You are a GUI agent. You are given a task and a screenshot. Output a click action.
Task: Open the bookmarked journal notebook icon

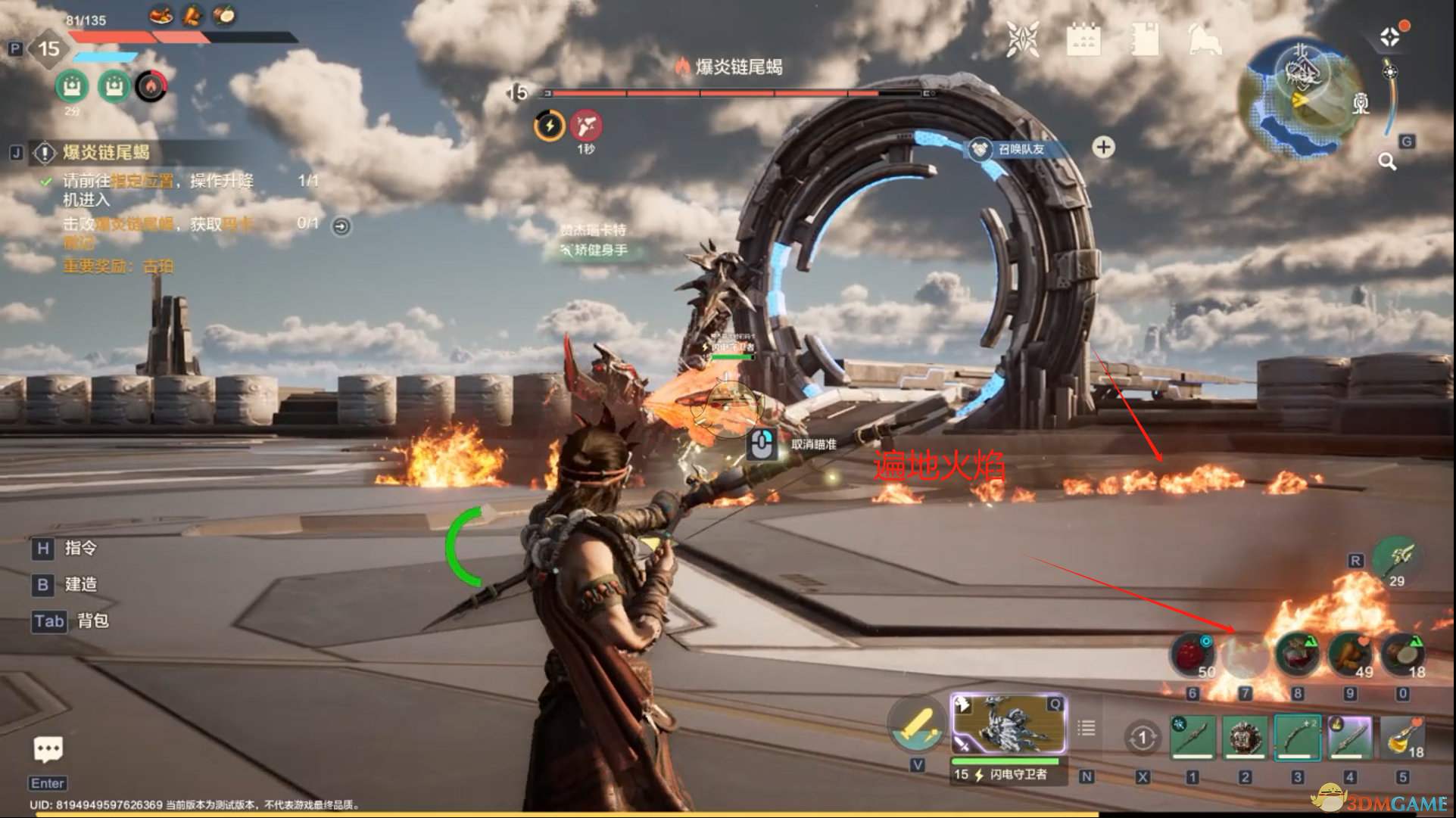pyautogui.click(x=1144, y=39)
